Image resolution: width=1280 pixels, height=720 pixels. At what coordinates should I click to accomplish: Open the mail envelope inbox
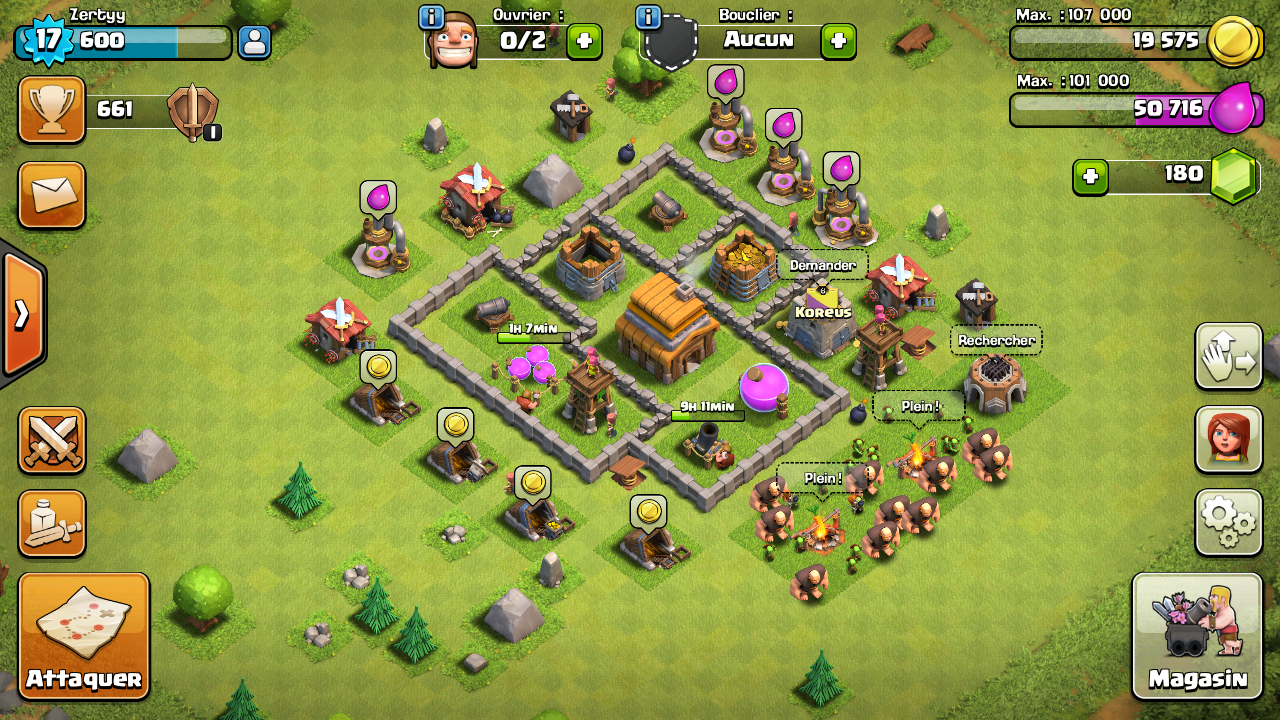[x=52, y=195]
